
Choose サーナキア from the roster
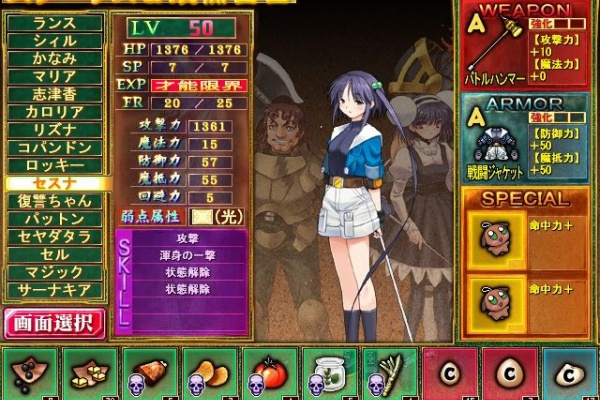point(54,290)
